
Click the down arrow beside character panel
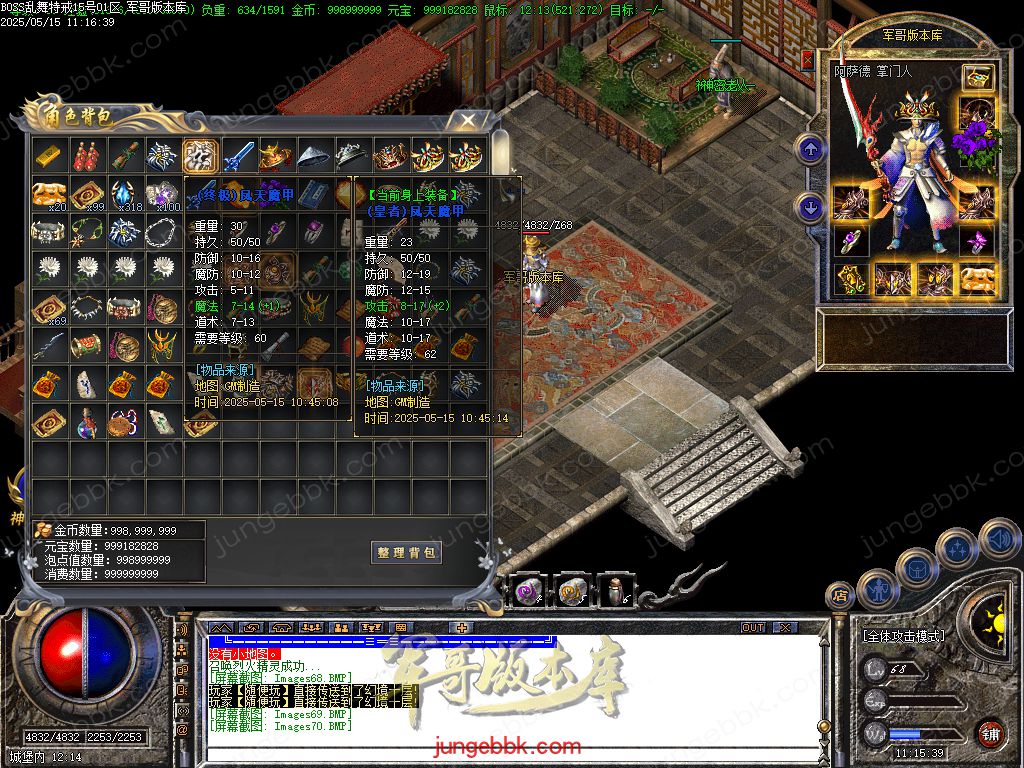tap(809, 208)
